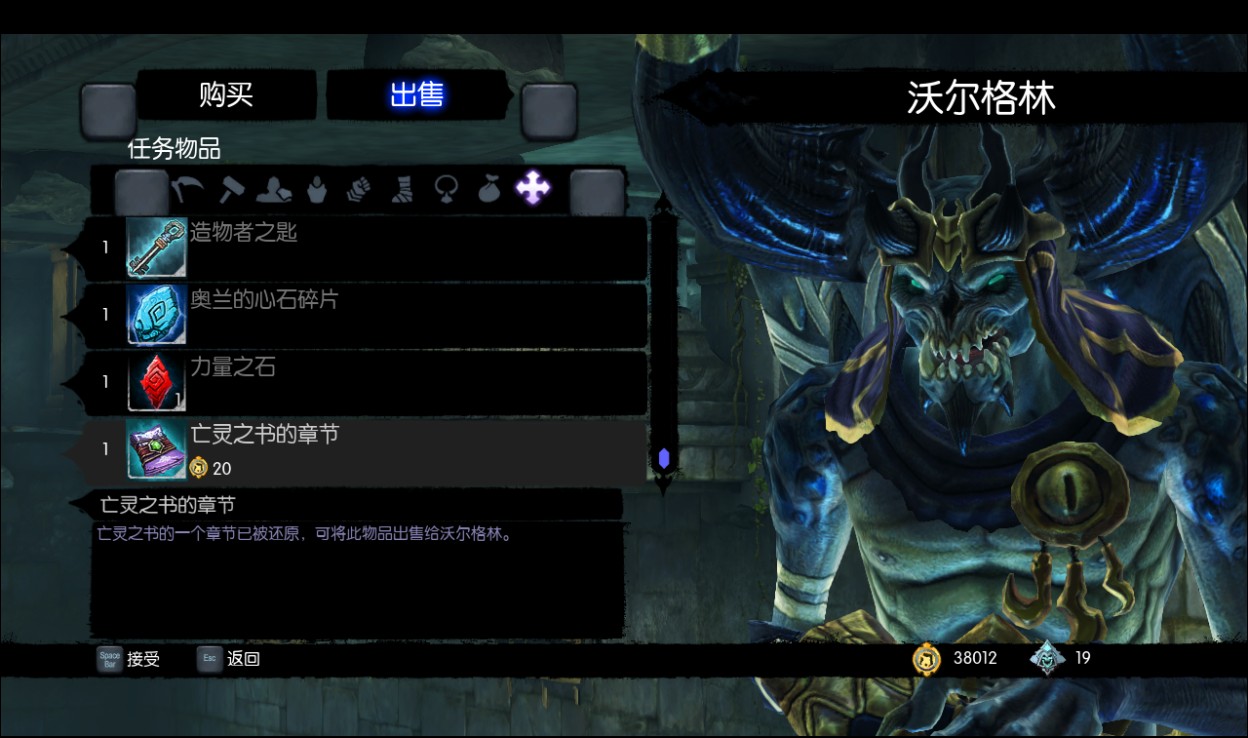Click the item list scrollbar handle

tap(663, 458)
